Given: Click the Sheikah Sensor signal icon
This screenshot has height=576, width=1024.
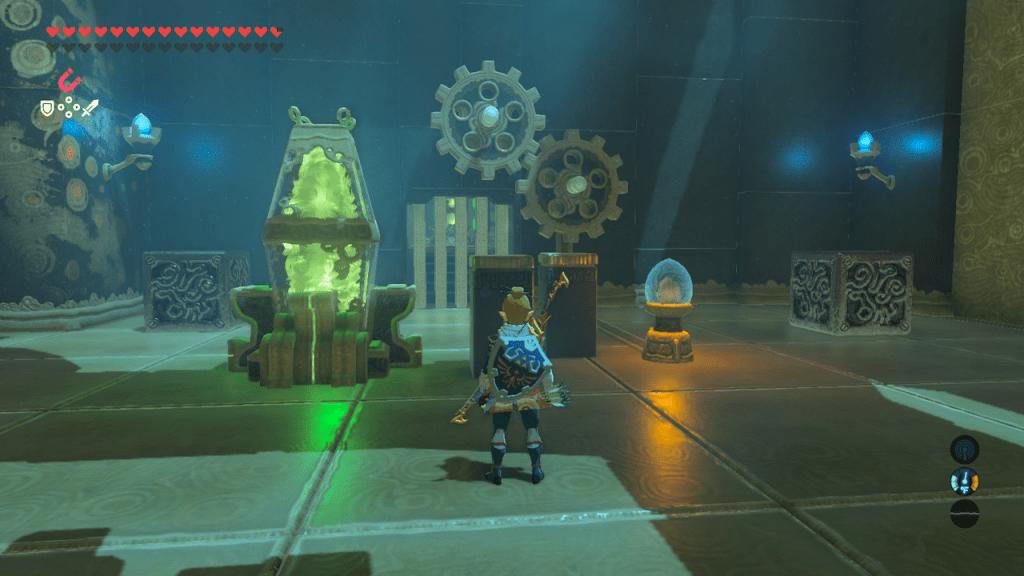Looking at the screenshot, I should [x=964, y=449].
